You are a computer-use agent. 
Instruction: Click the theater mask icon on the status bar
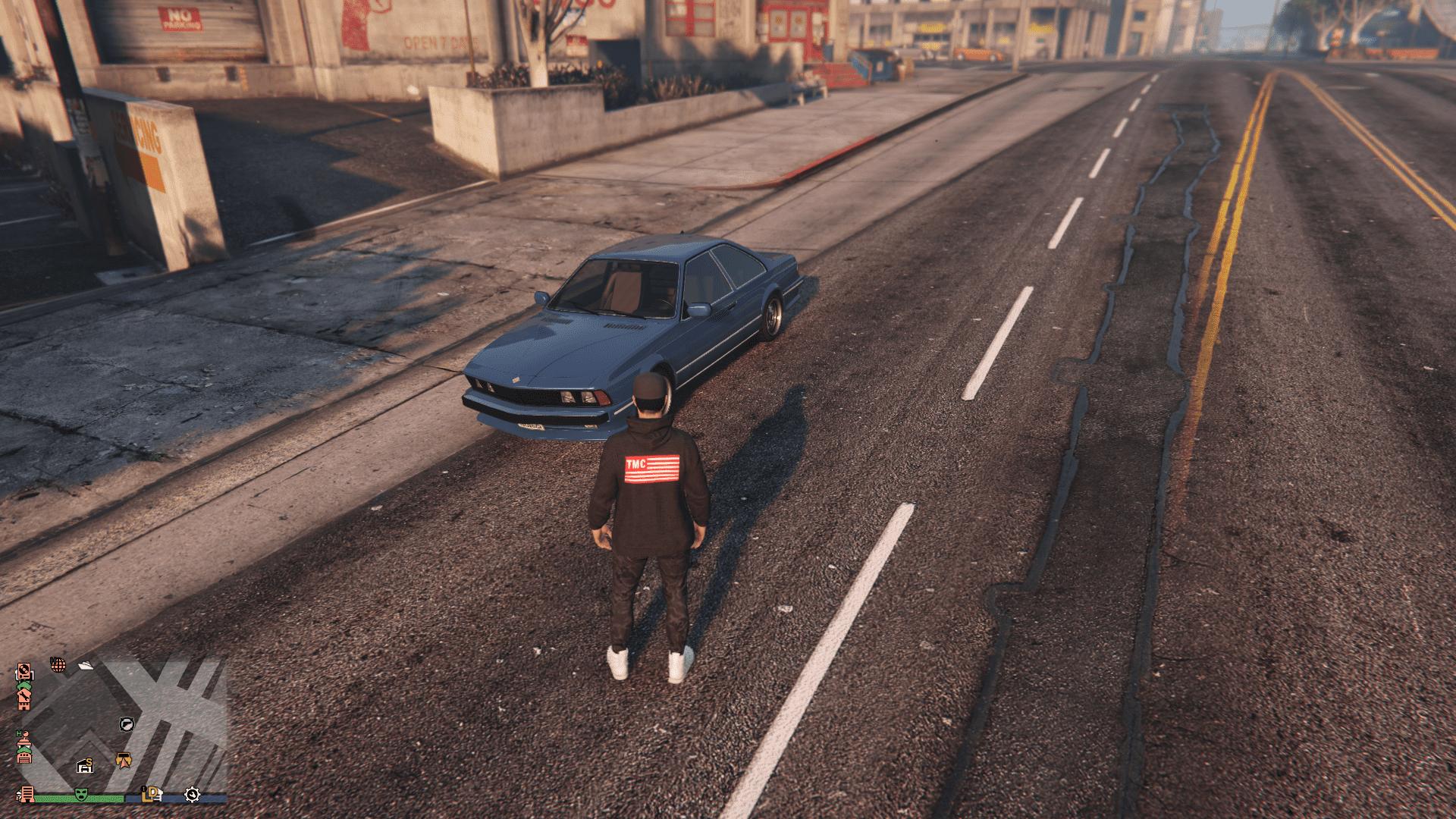click(x=80, y=794)
